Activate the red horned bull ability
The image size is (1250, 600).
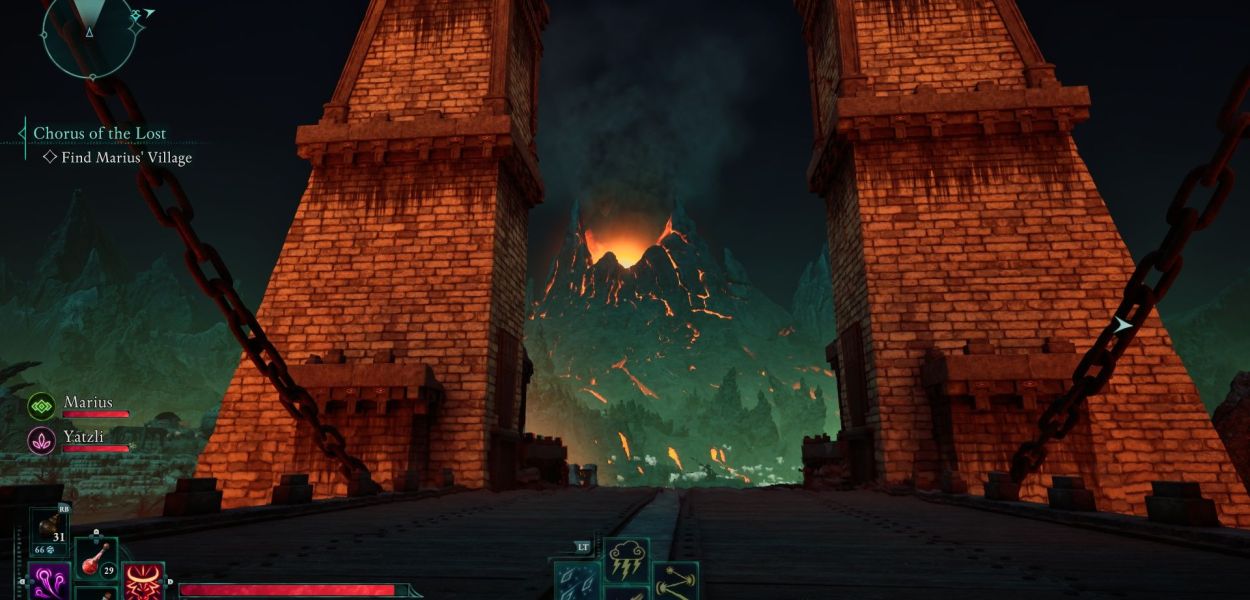(x=143, y=583)
